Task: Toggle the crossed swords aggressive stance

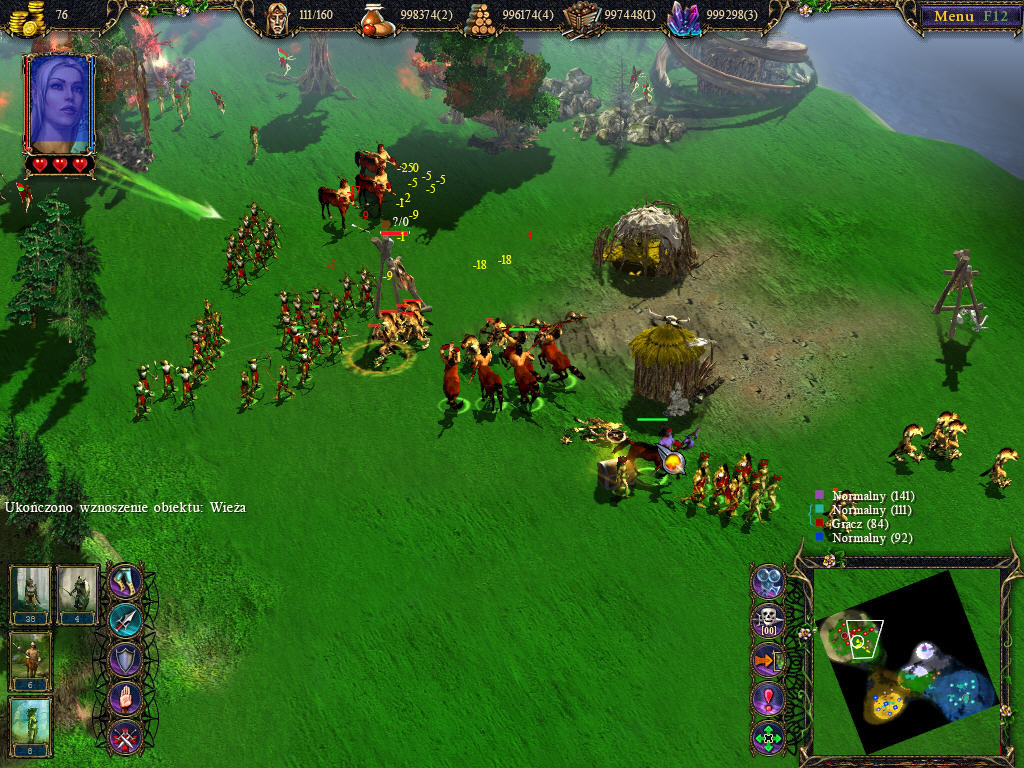Action: coord(125,738)
